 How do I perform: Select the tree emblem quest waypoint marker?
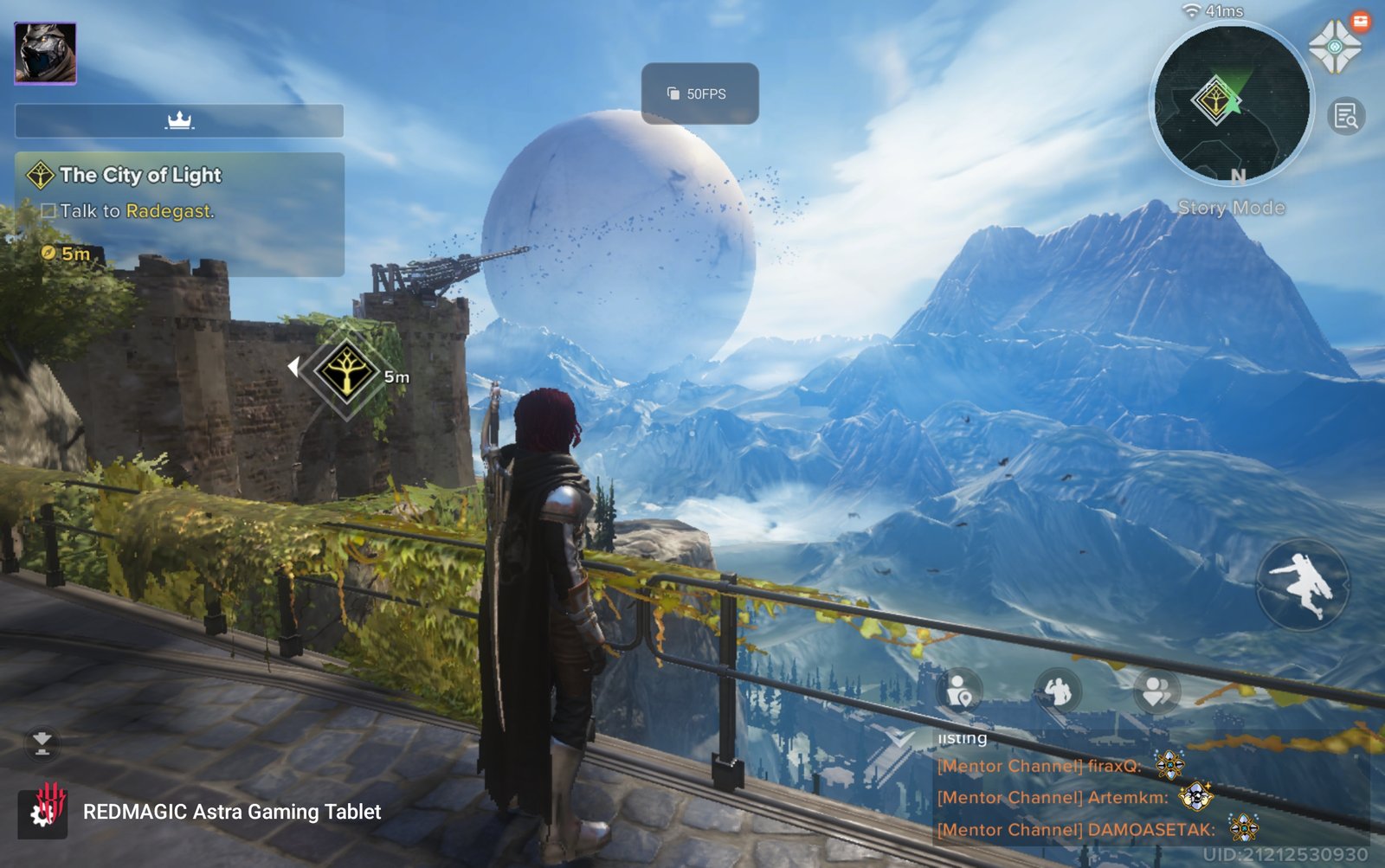coord(346,372)
